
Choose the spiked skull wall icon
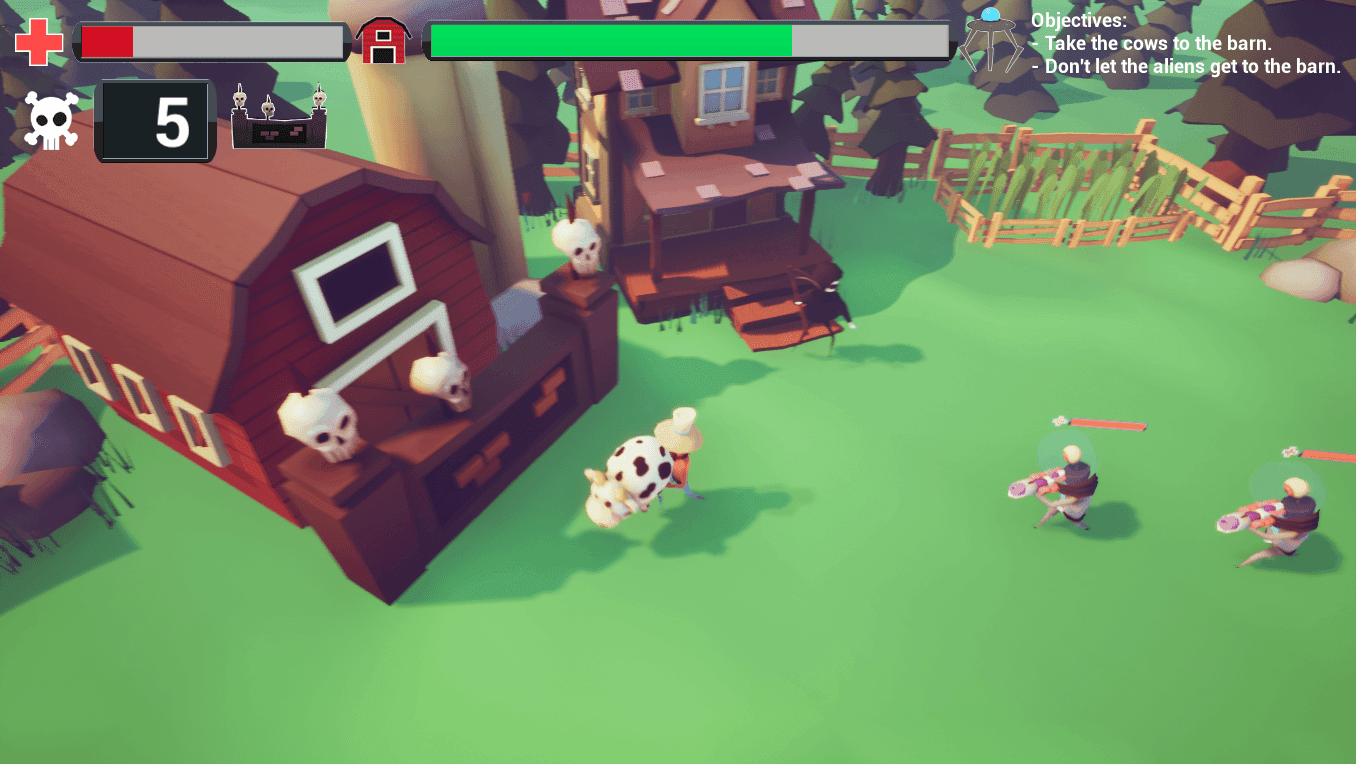279,119
